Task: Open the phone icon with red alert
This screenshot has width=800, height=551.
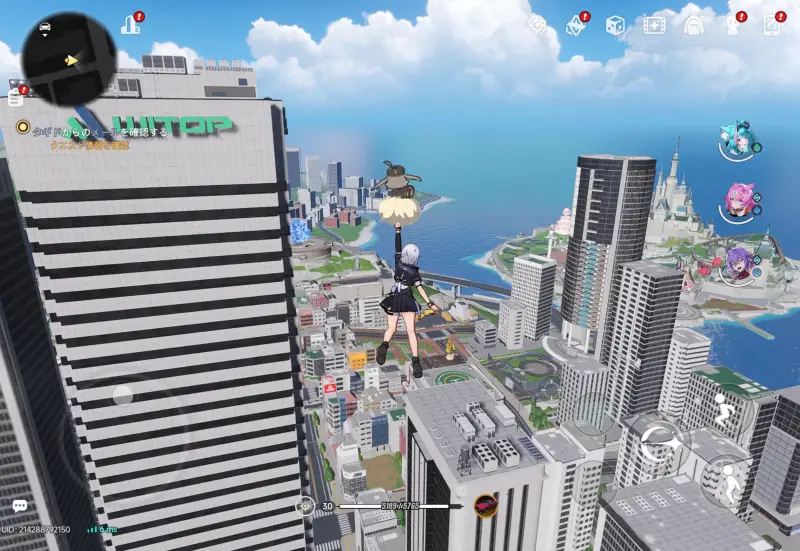Action: (x=772, y=24)
